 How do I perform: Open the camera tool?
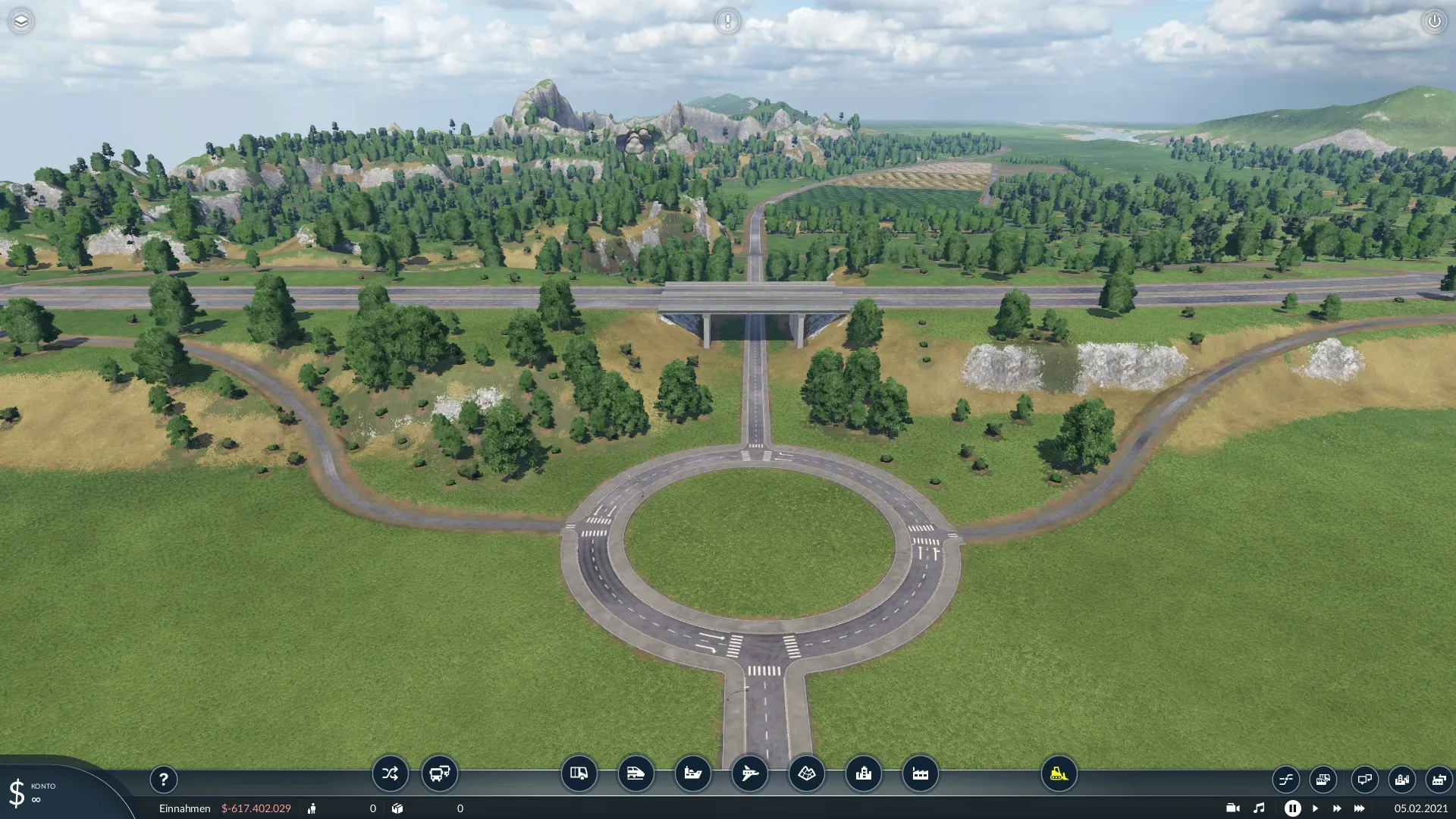tap(1232, 808)
